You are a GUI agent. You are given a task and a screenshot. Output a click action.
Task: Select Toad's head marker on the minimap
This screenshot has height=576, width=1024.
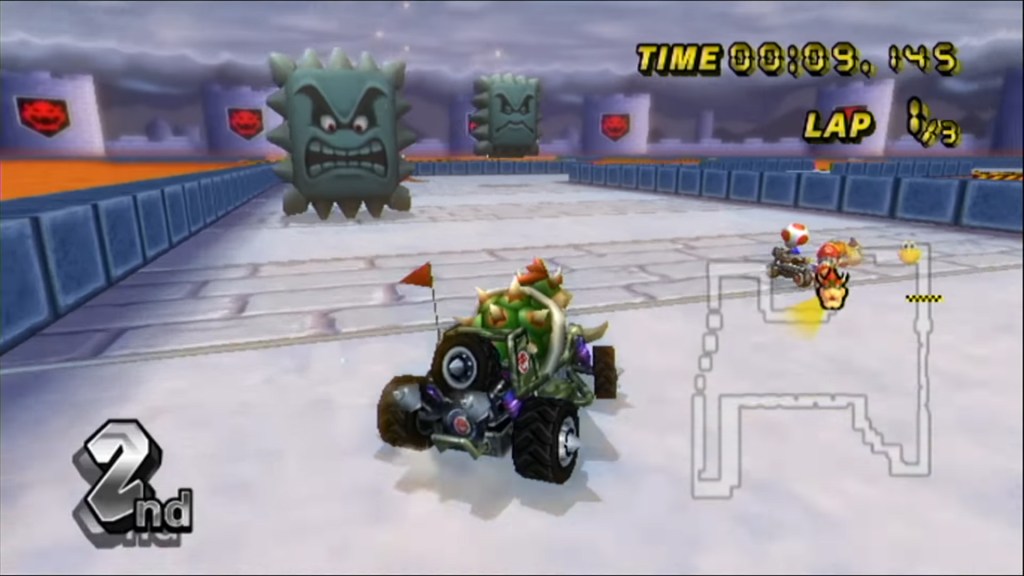[x=794, y=235]
